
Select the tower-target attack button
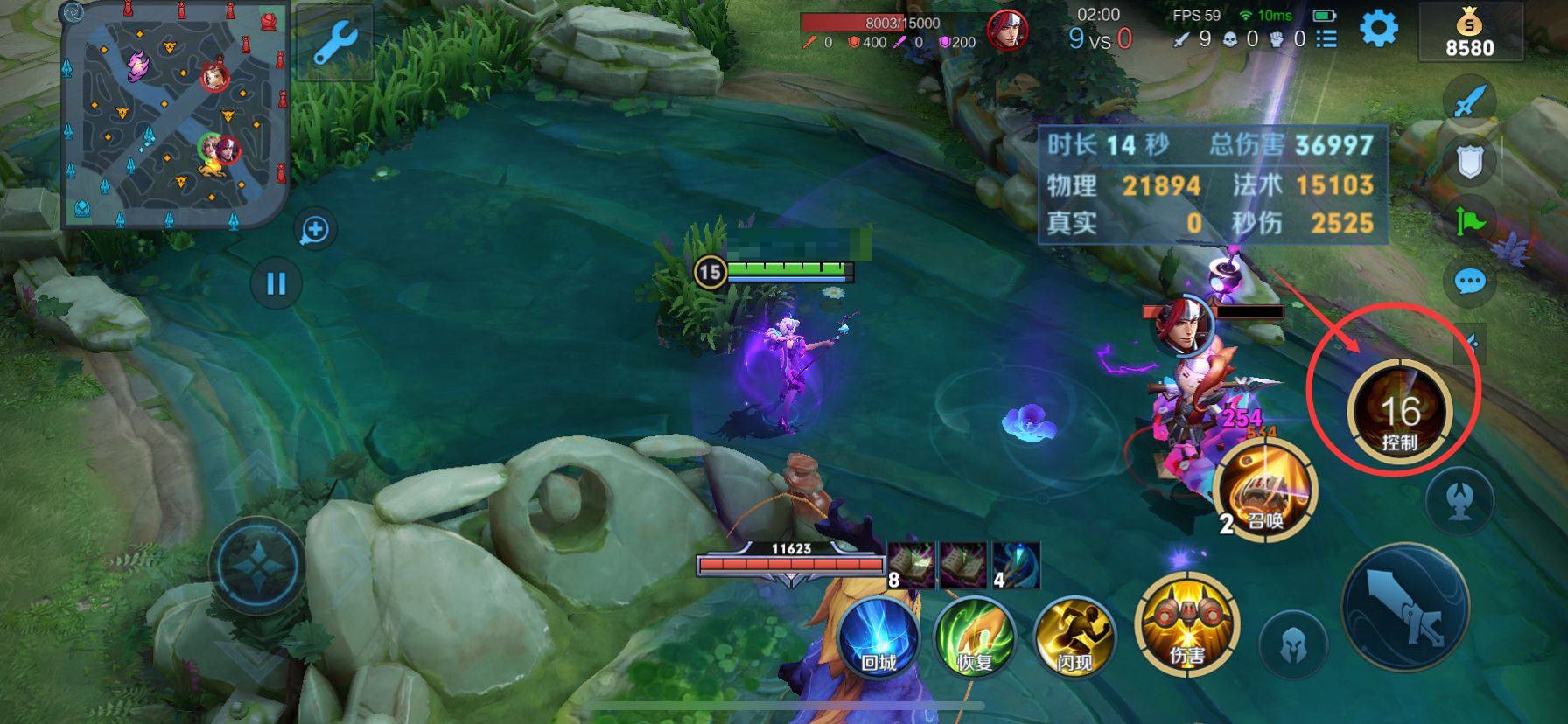[1459, 503]
